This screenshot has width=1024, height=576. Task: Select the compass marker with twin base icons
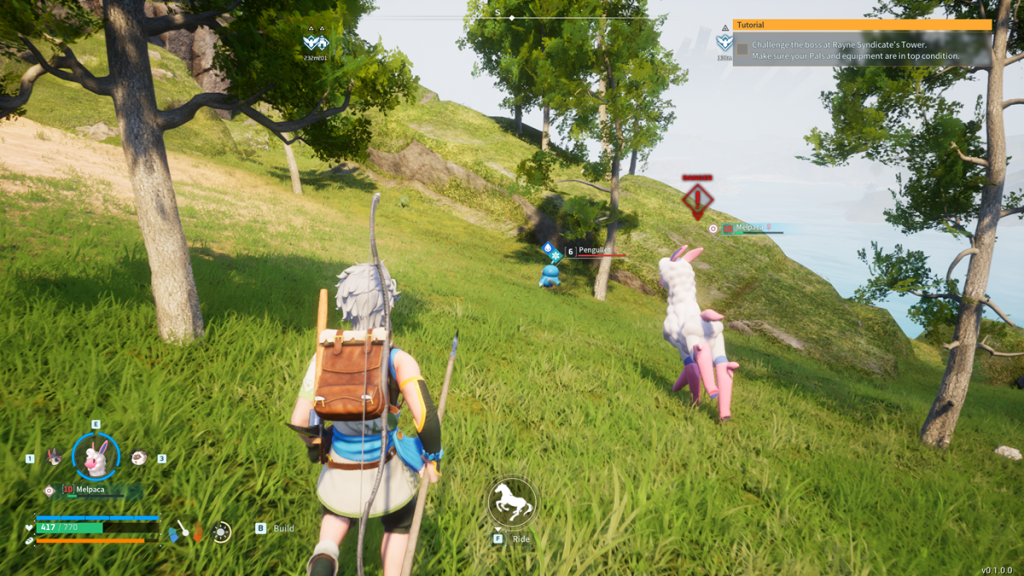click(316, 42)
